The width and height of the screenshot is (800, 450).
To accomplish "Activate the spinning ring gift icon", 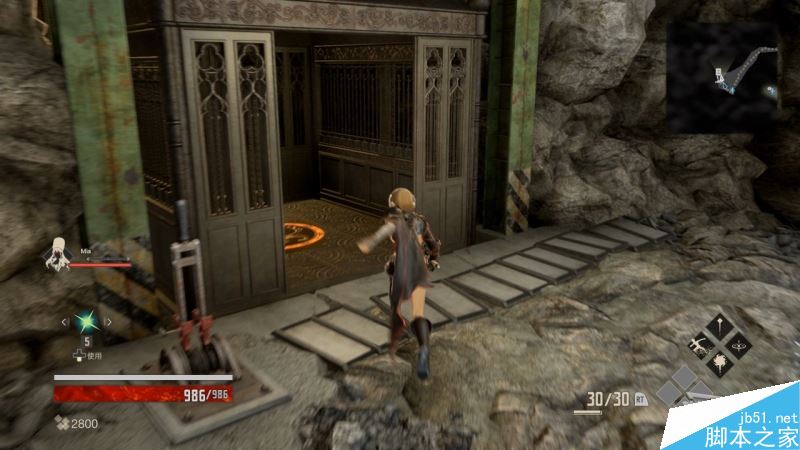I will click(x=741, y=345).
